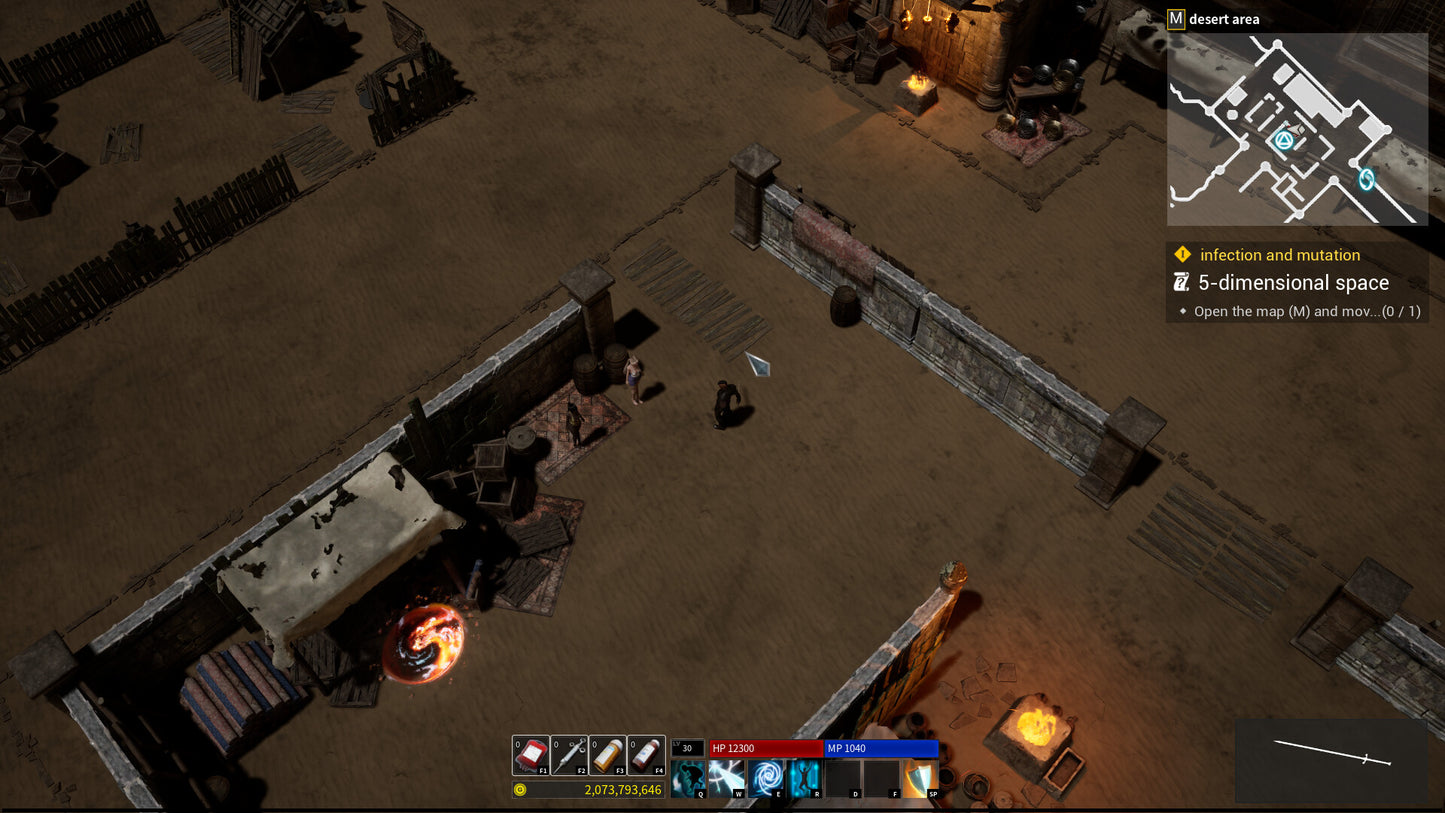1445x813 pixels.
Task: Select the swirl portal marker on minimap
Action: [x=1366, y=179]
